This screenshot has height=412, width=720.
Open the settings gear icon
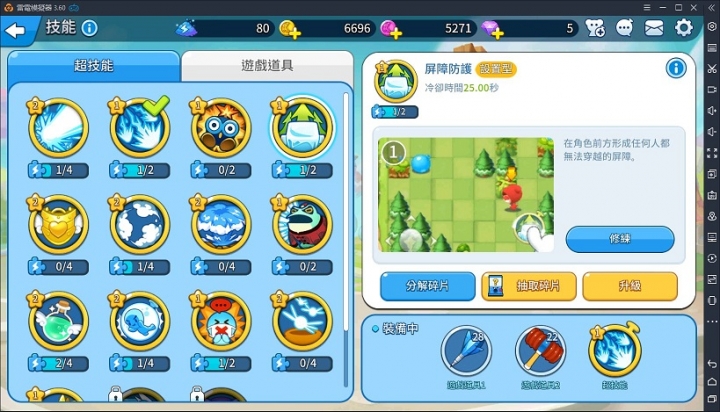click(x=684, y=29)
